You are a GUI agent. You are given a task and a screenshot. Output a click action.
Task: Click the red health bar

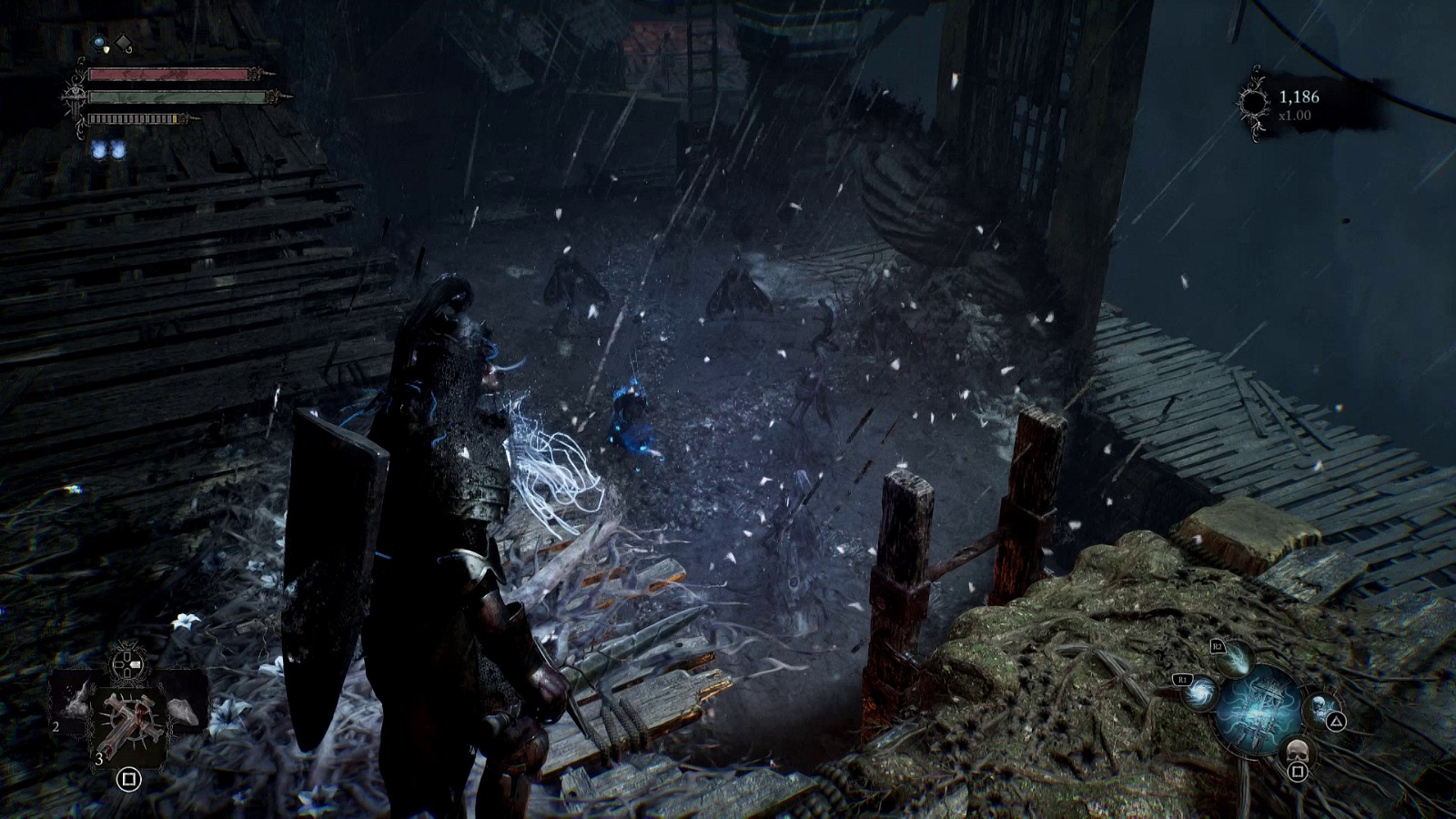[x=168, y=75]
